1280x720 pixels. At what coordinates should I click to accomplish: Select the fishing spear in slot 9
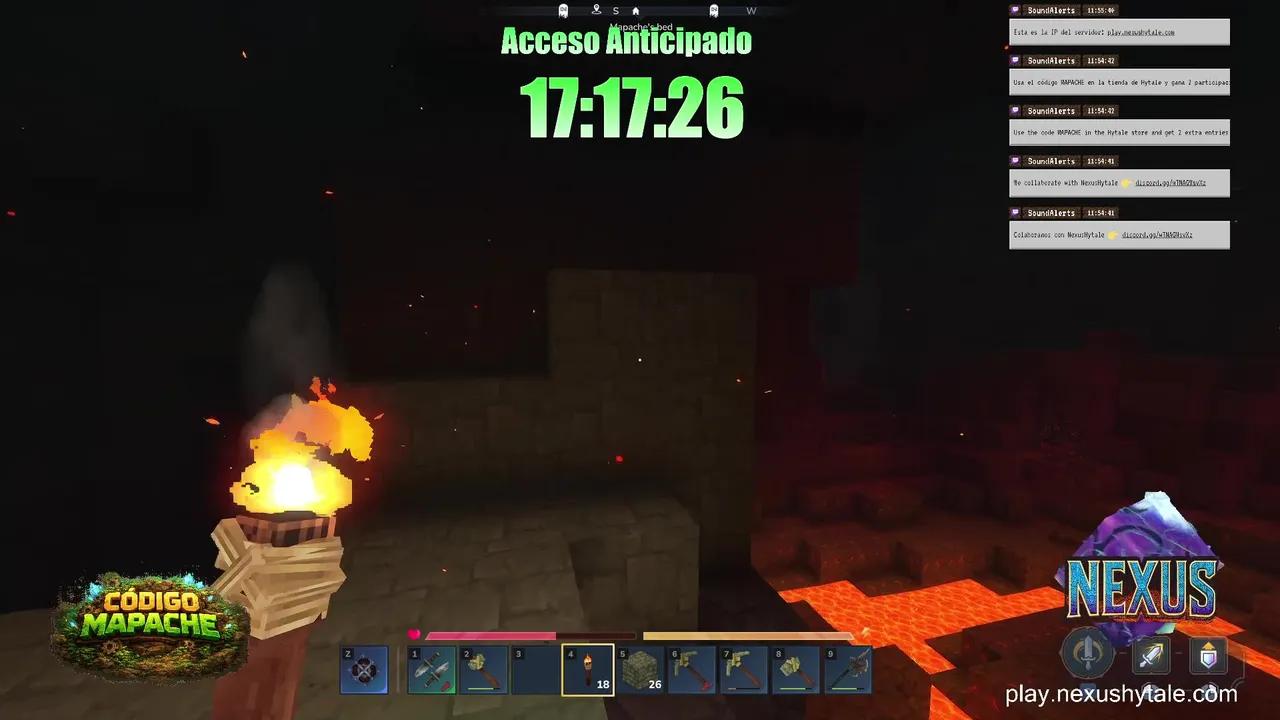coord(848,668)
